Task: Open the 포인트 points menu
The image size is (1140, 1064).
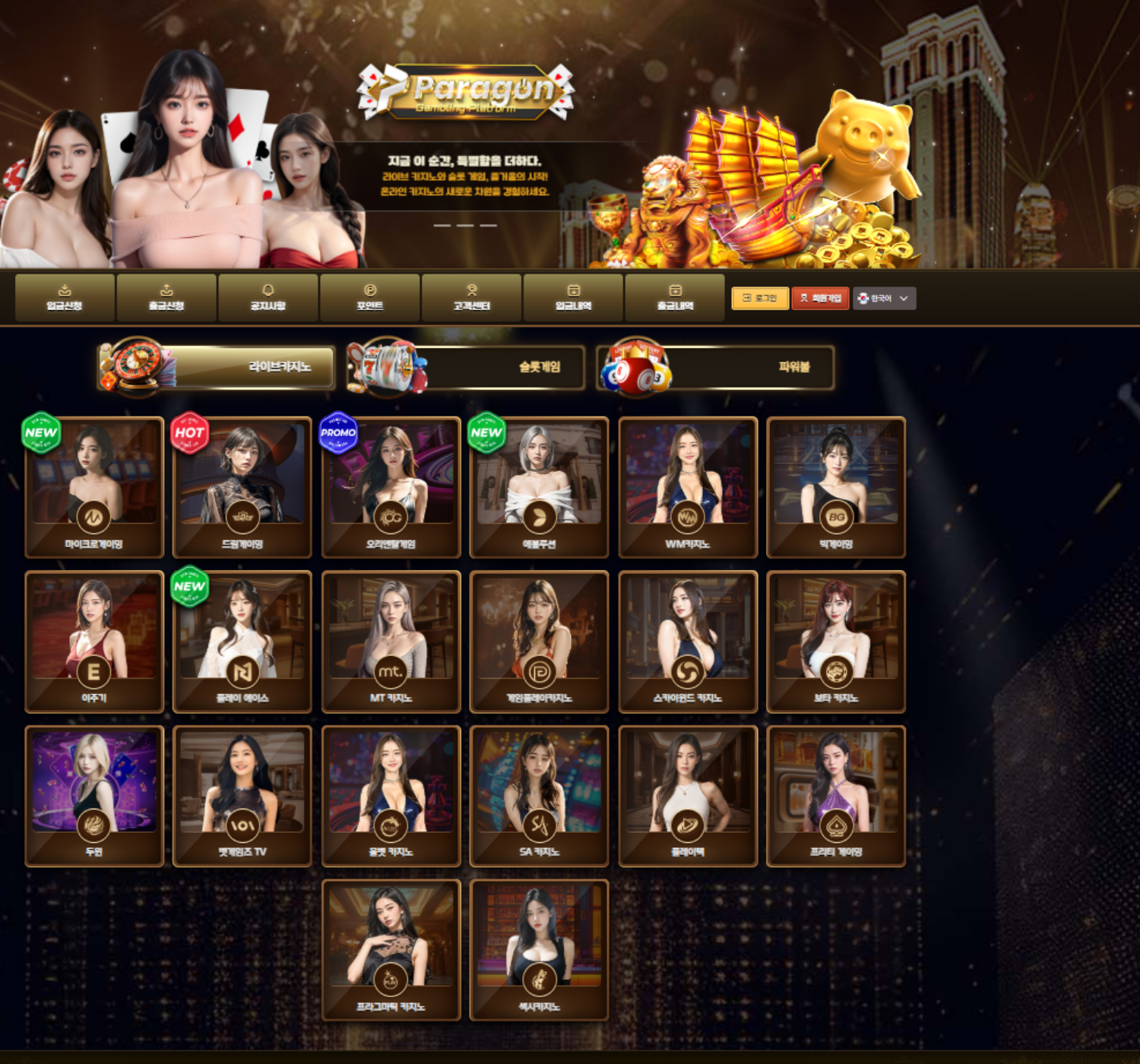Action: (370, 297)
